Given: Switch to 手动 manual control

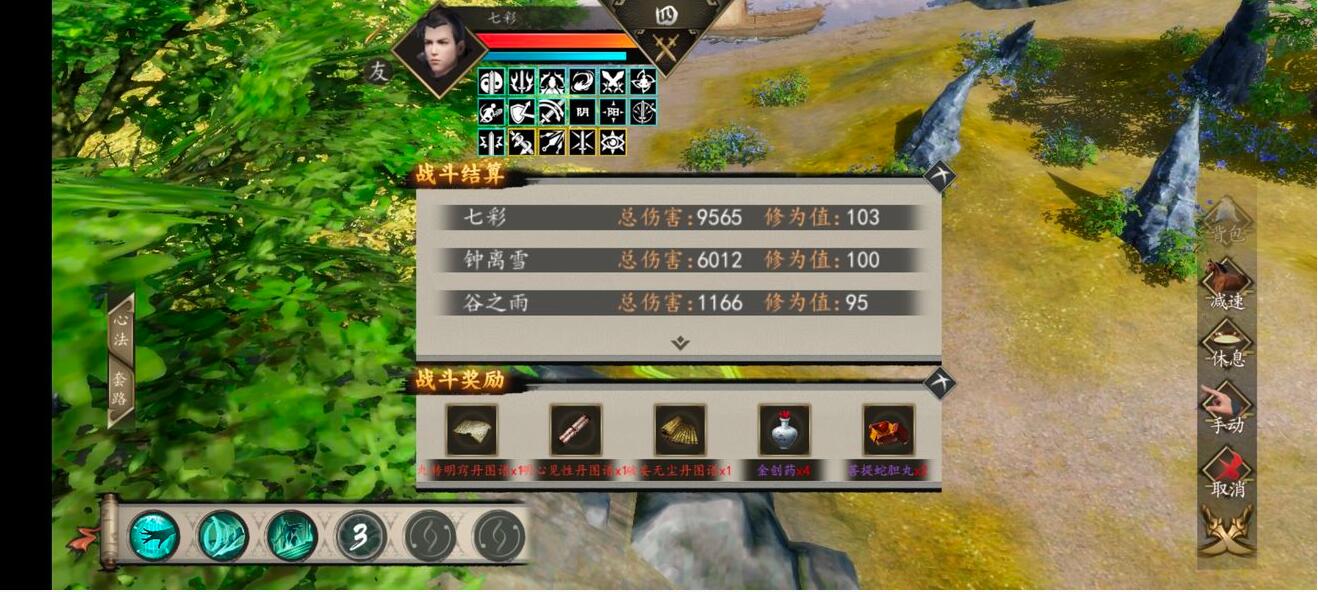Looking at the screenshot, I should coord(1227,408).
